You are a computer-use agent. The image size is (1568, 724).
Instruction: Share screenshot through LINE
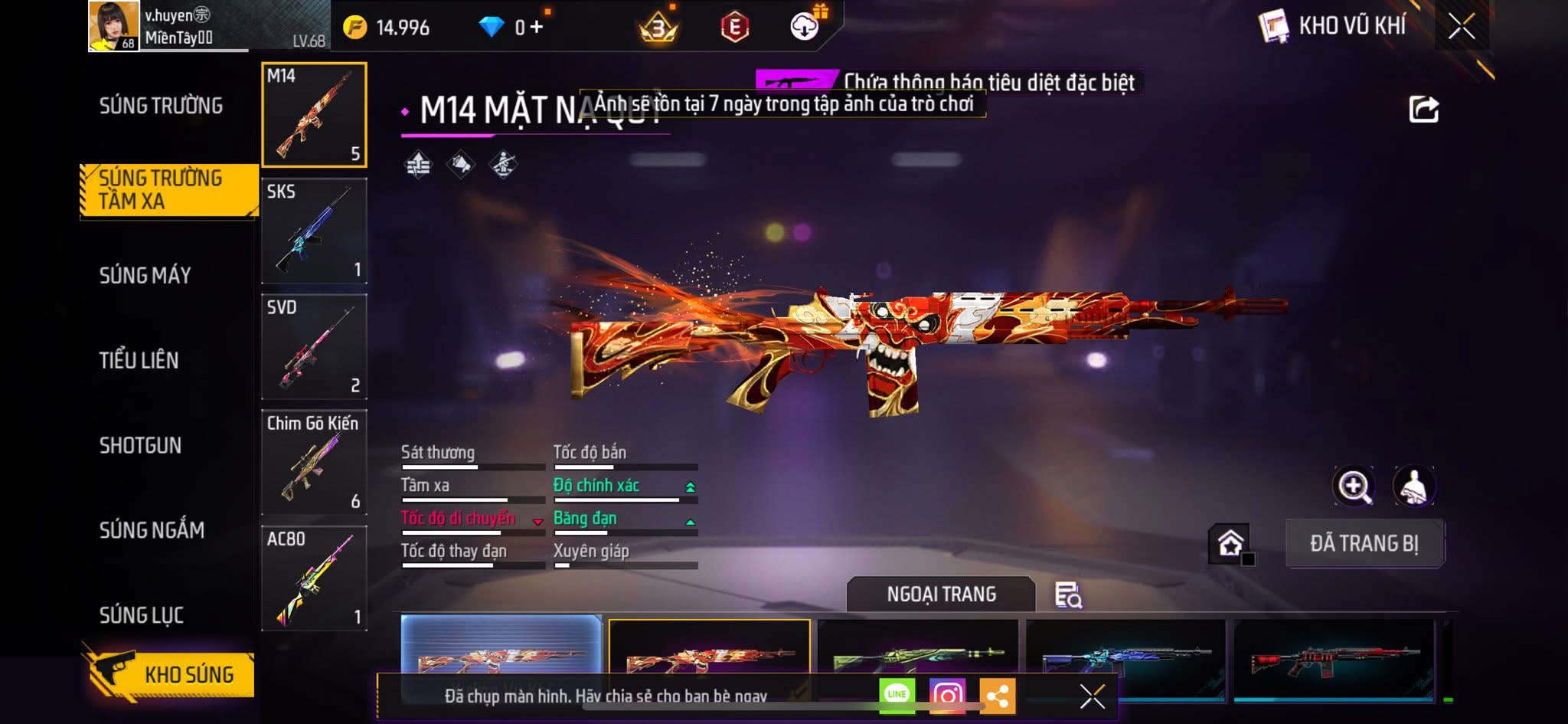pyautogui.click(x=897, y=695)
